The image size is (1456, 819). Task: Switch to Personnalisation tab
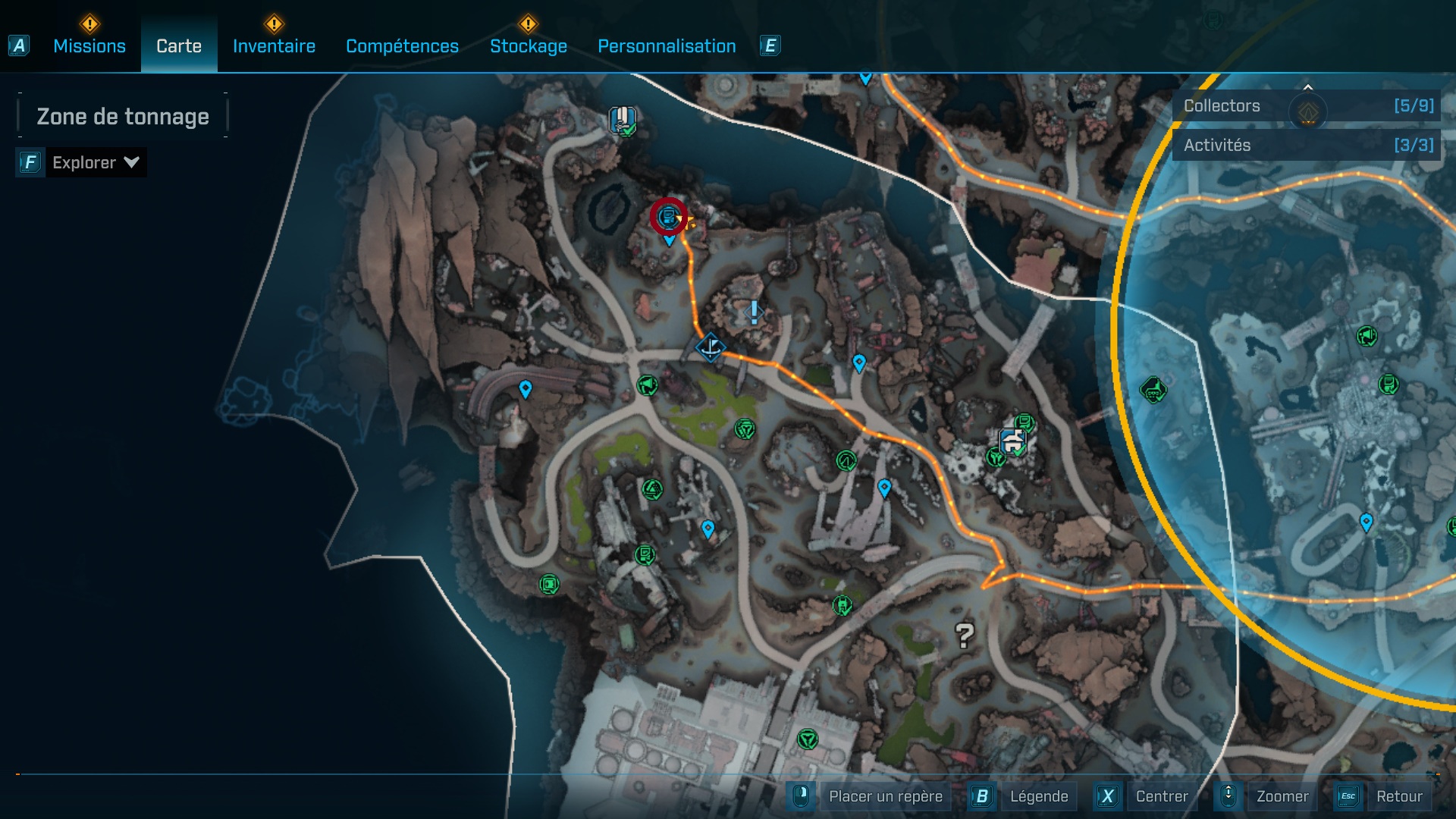[x=667, y=46]
